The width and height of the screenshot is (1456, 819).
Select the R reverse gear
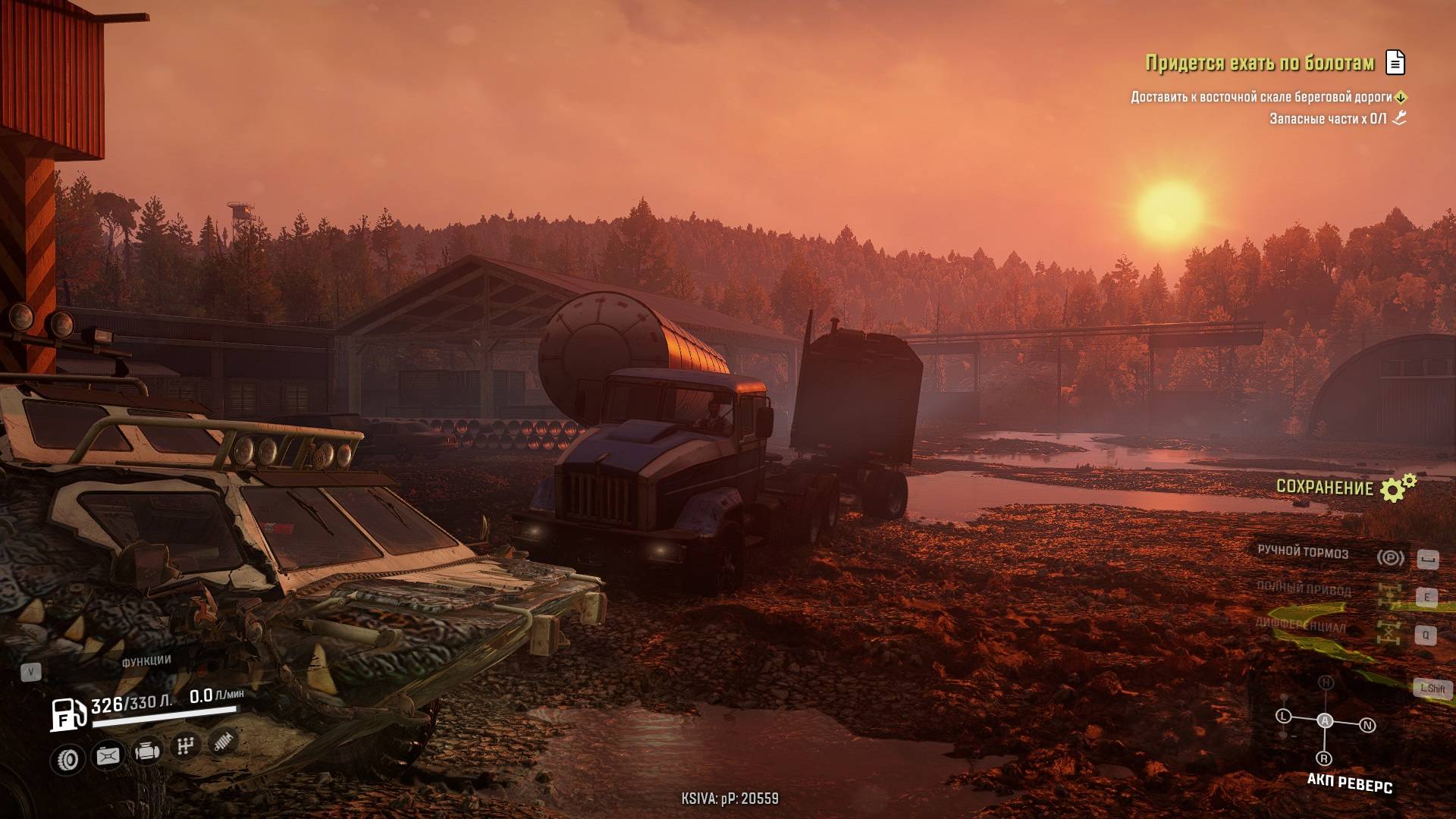[x=1324, y=758]
